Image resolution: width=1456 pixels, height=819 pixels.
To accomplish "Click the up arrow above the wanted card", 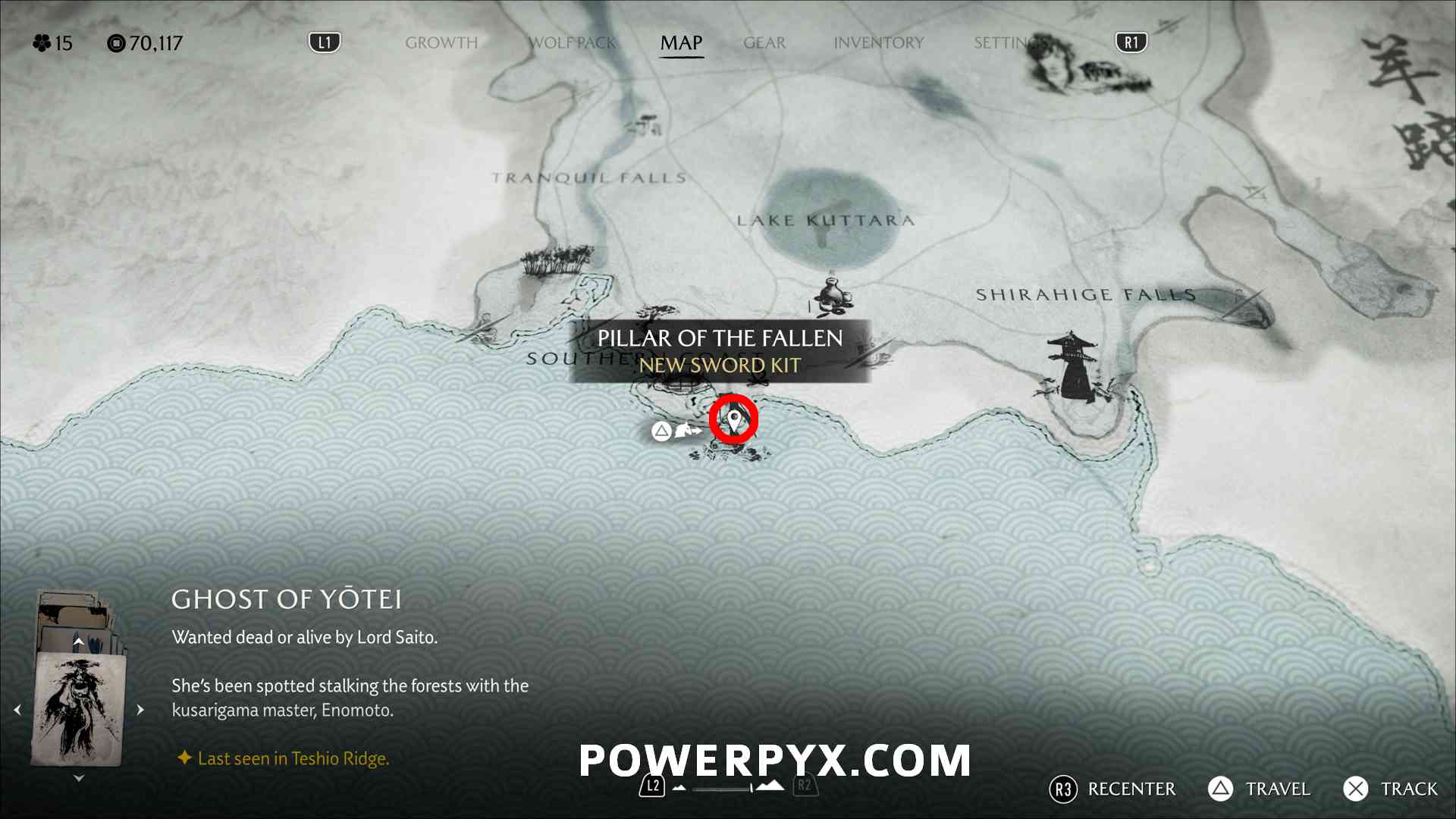I will pyautogui.click(x=78, y=642).
